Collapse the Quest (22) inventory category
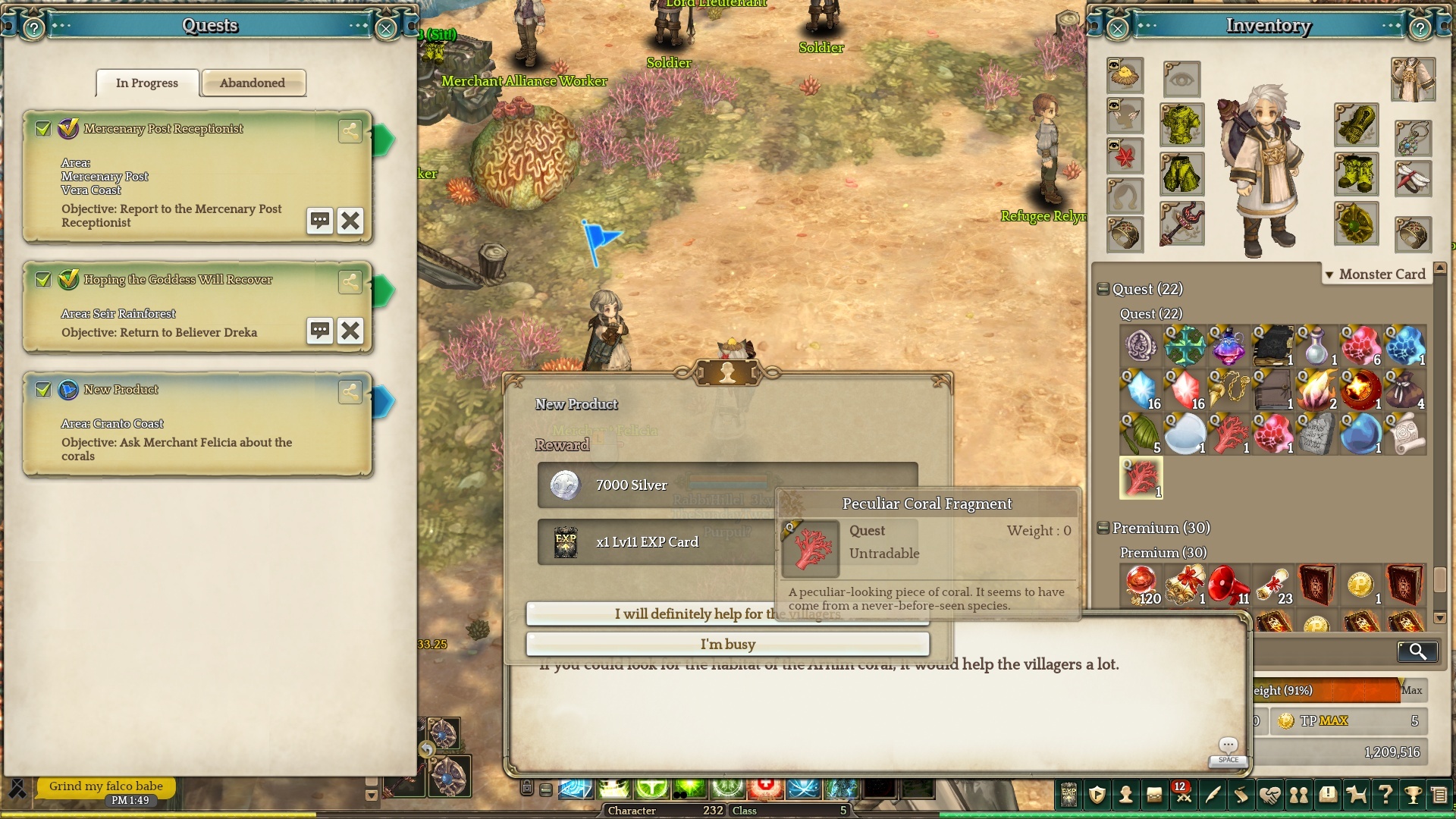The height and width of the screenshot is (819, 1456). [x=1103, y=289]
